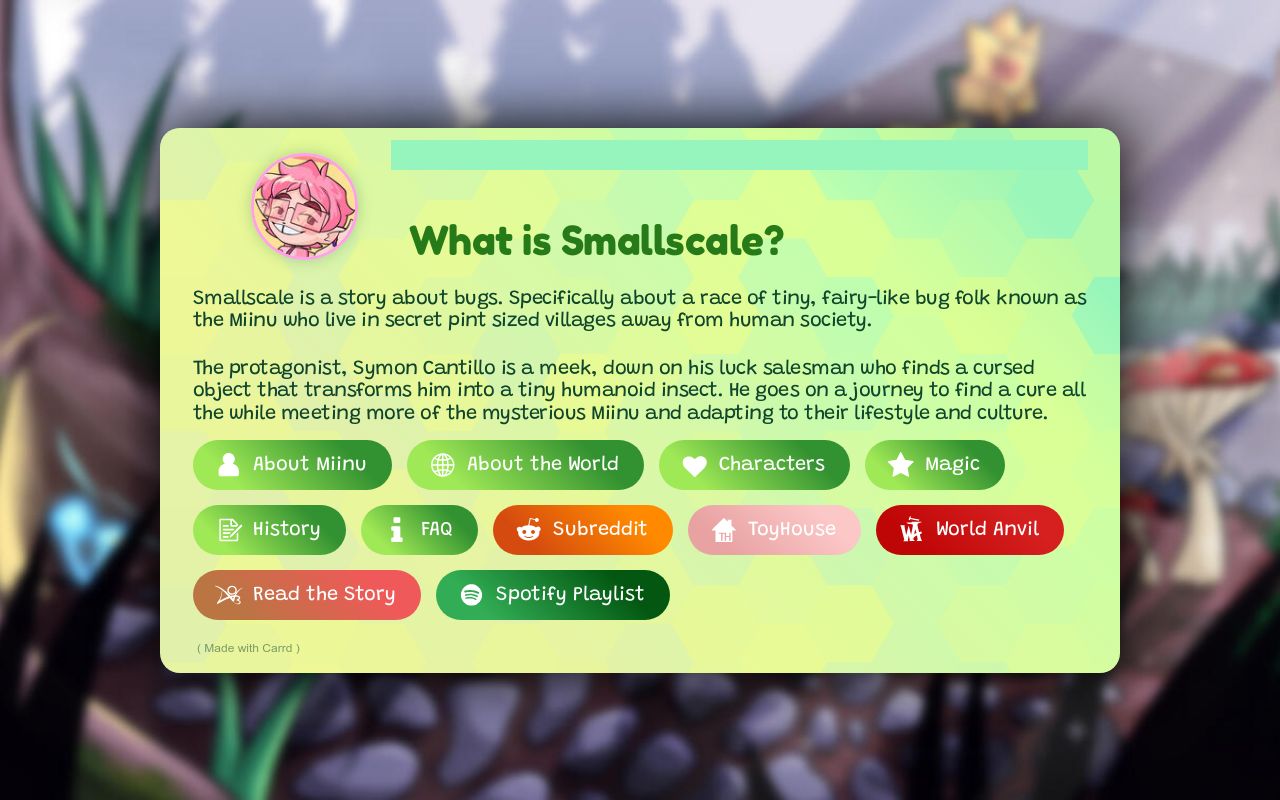Click the info icon on the FAQ button
This screenshot has width=1280, height=800.
pos(397,530)
